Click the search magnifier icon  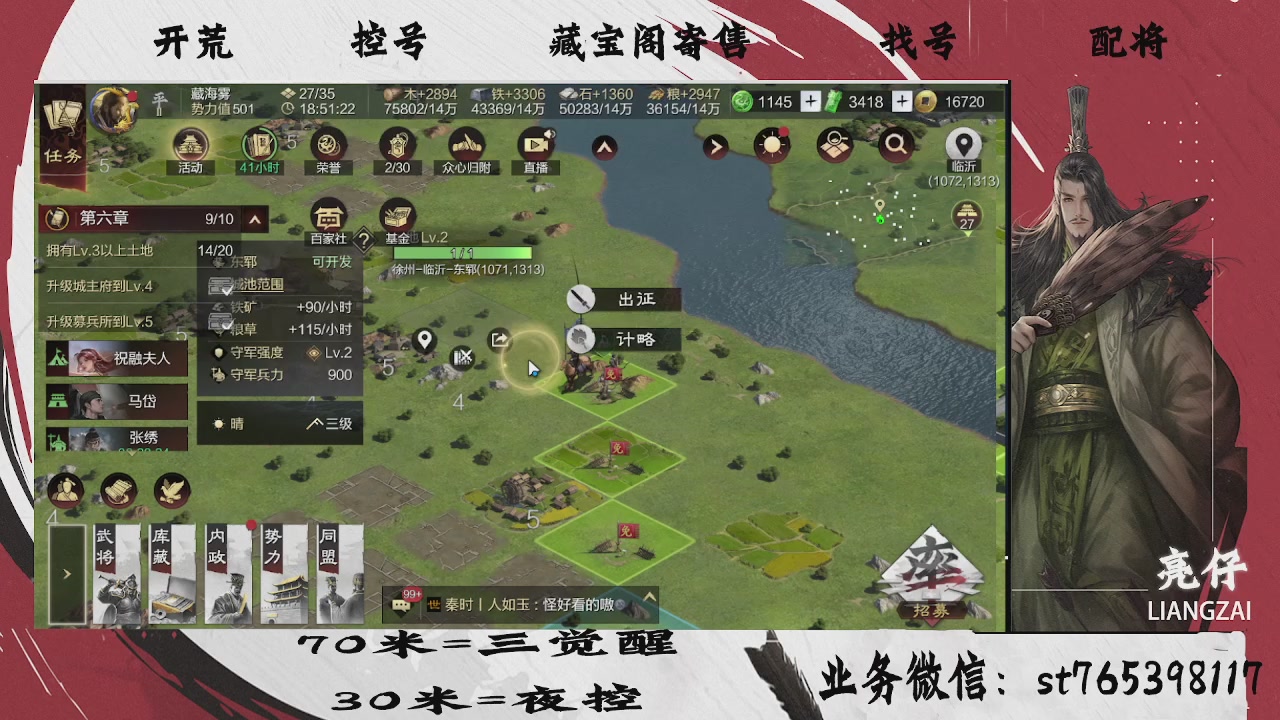[895, 145]
